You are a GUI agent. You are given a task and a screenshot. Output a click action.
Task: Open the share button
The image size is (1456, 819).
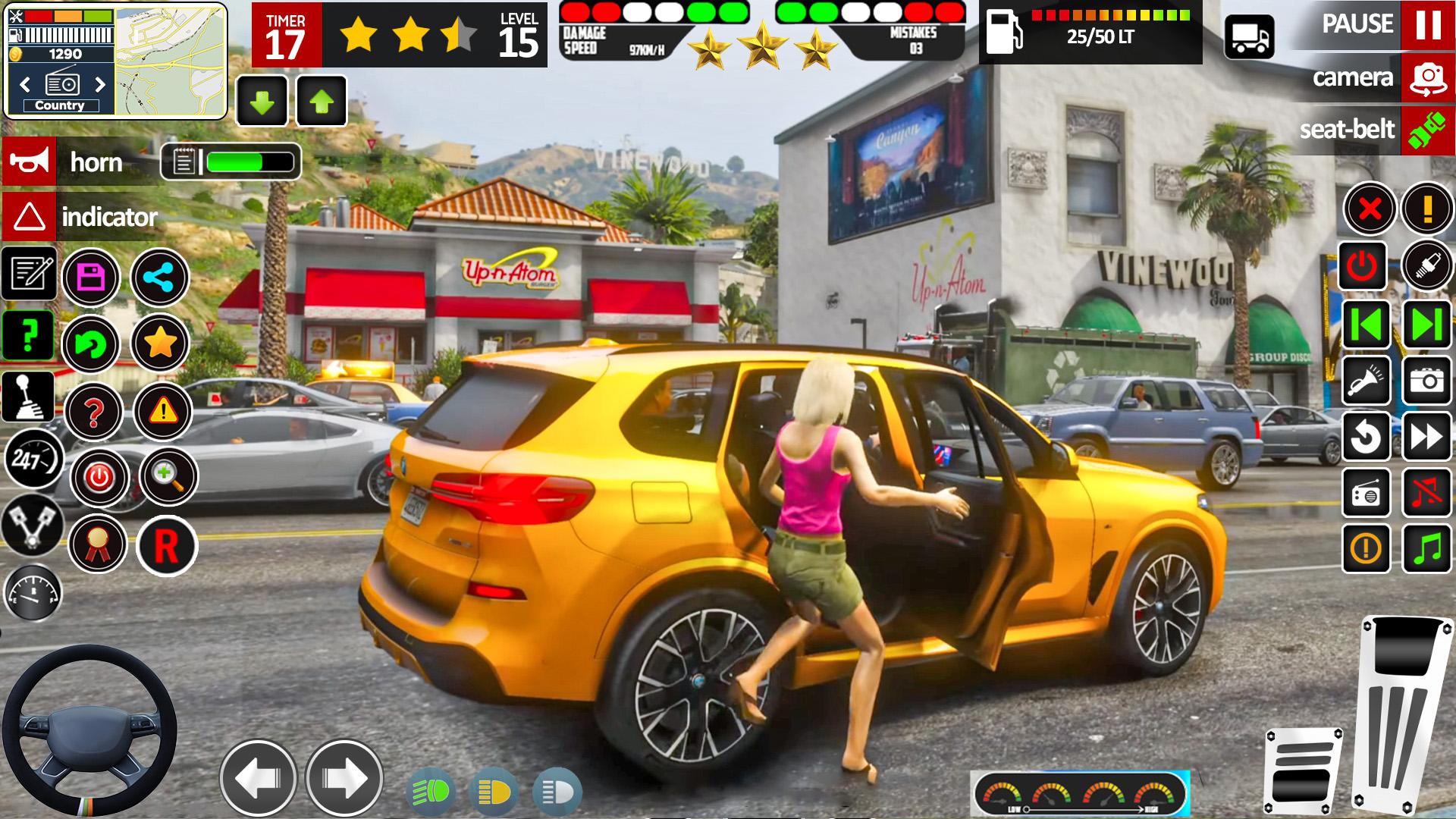click(x=160, y=278)
